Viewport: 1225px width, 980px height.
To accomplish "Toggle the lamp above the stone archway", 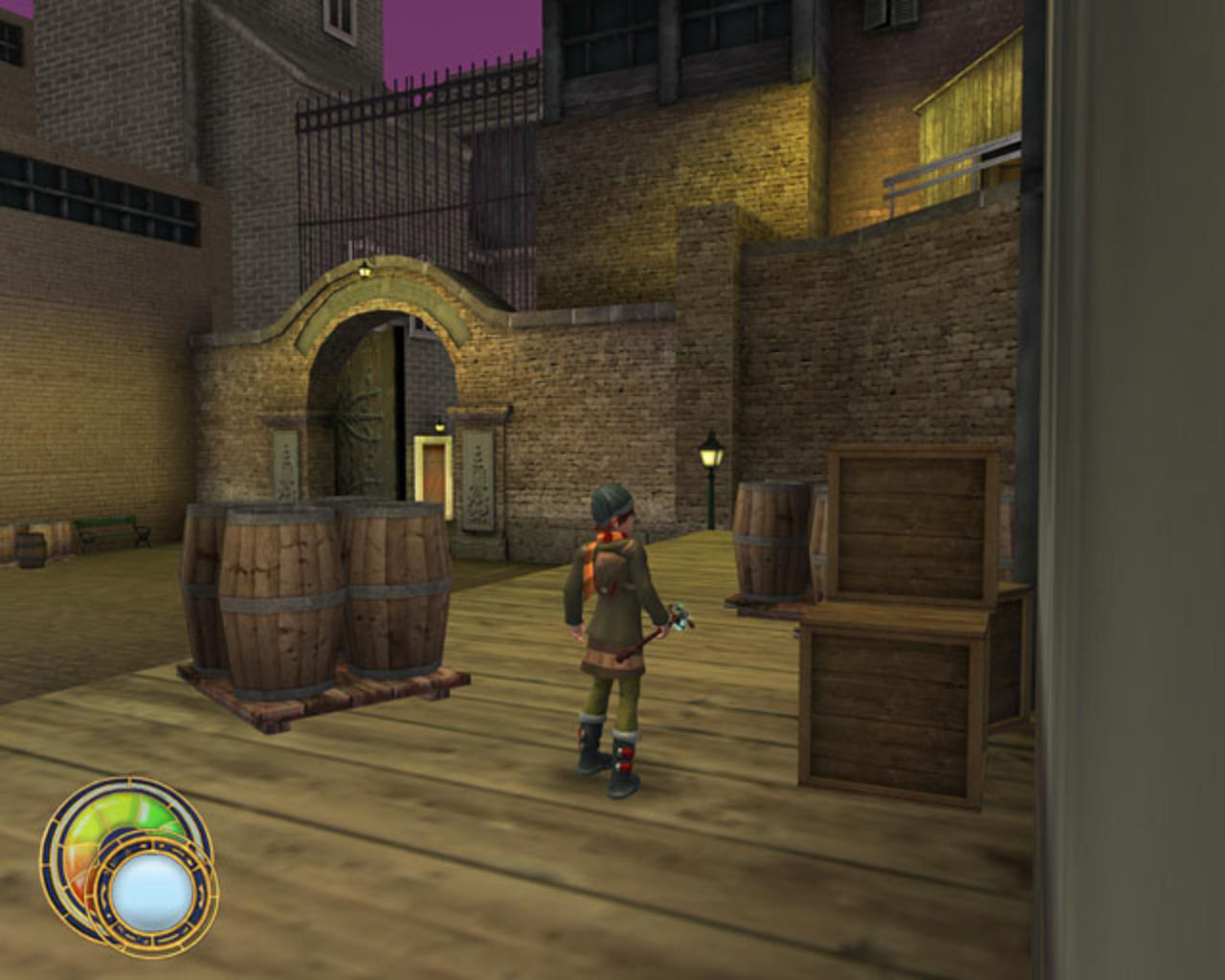I will pyautogui.click(x=364, y=273).
